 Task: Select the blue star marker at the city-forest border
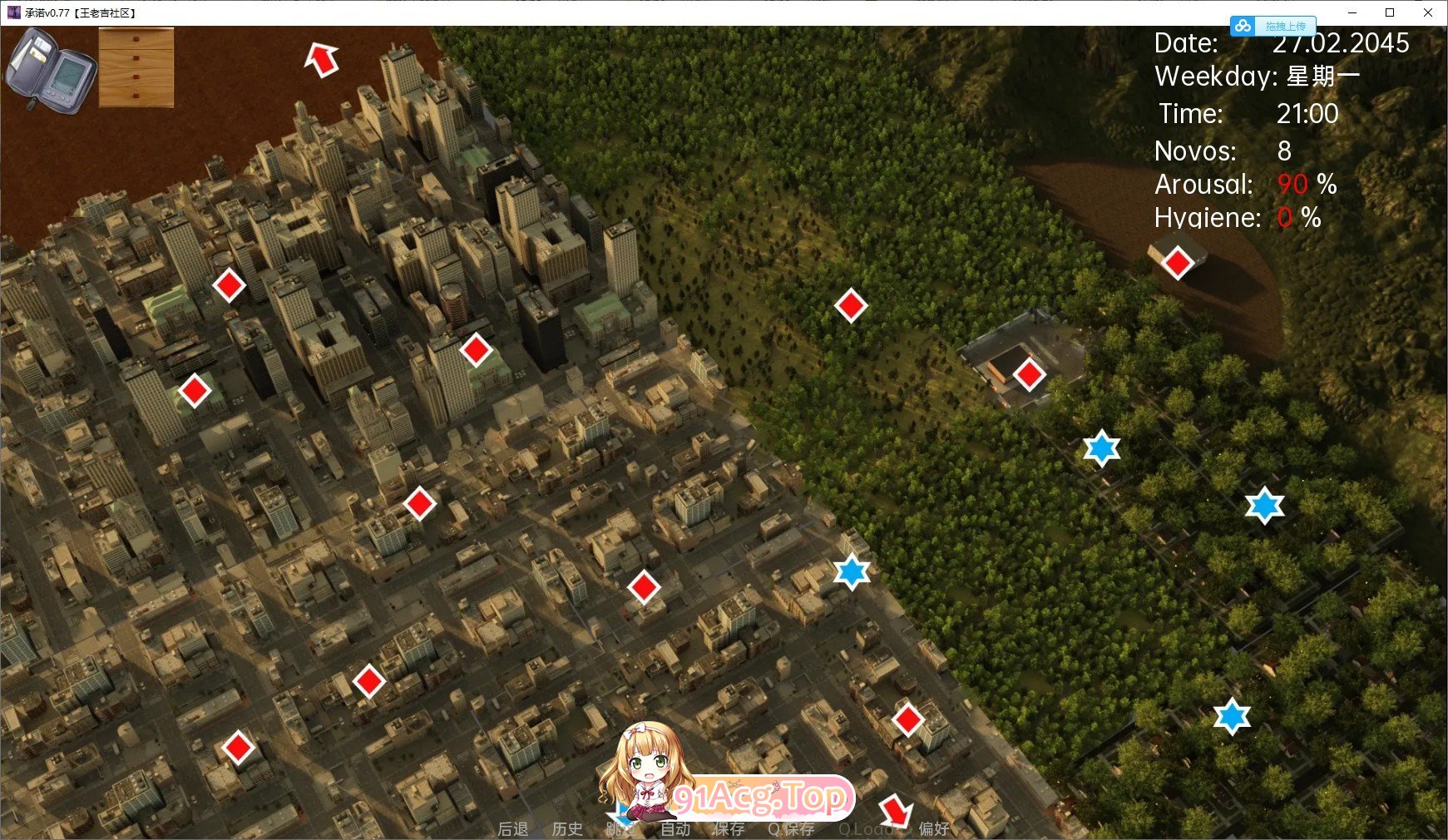[x=850, y=571]
